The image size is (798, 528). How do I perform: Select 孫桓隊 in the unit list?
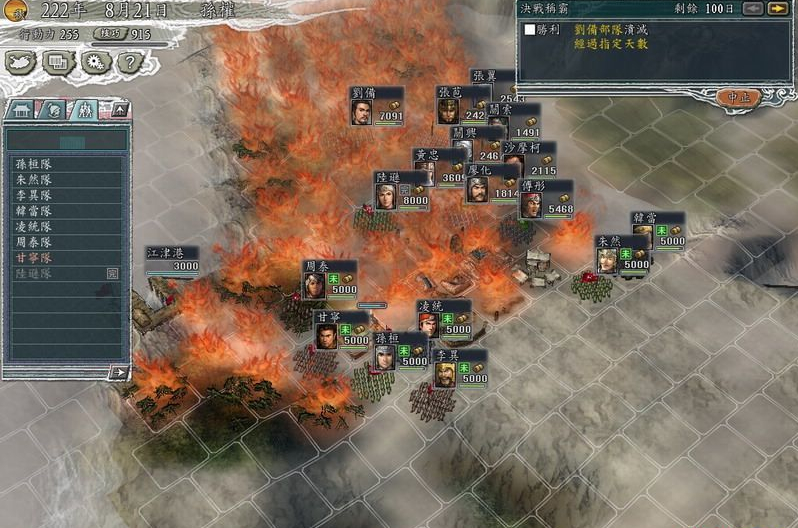click(x=35, y=163)
